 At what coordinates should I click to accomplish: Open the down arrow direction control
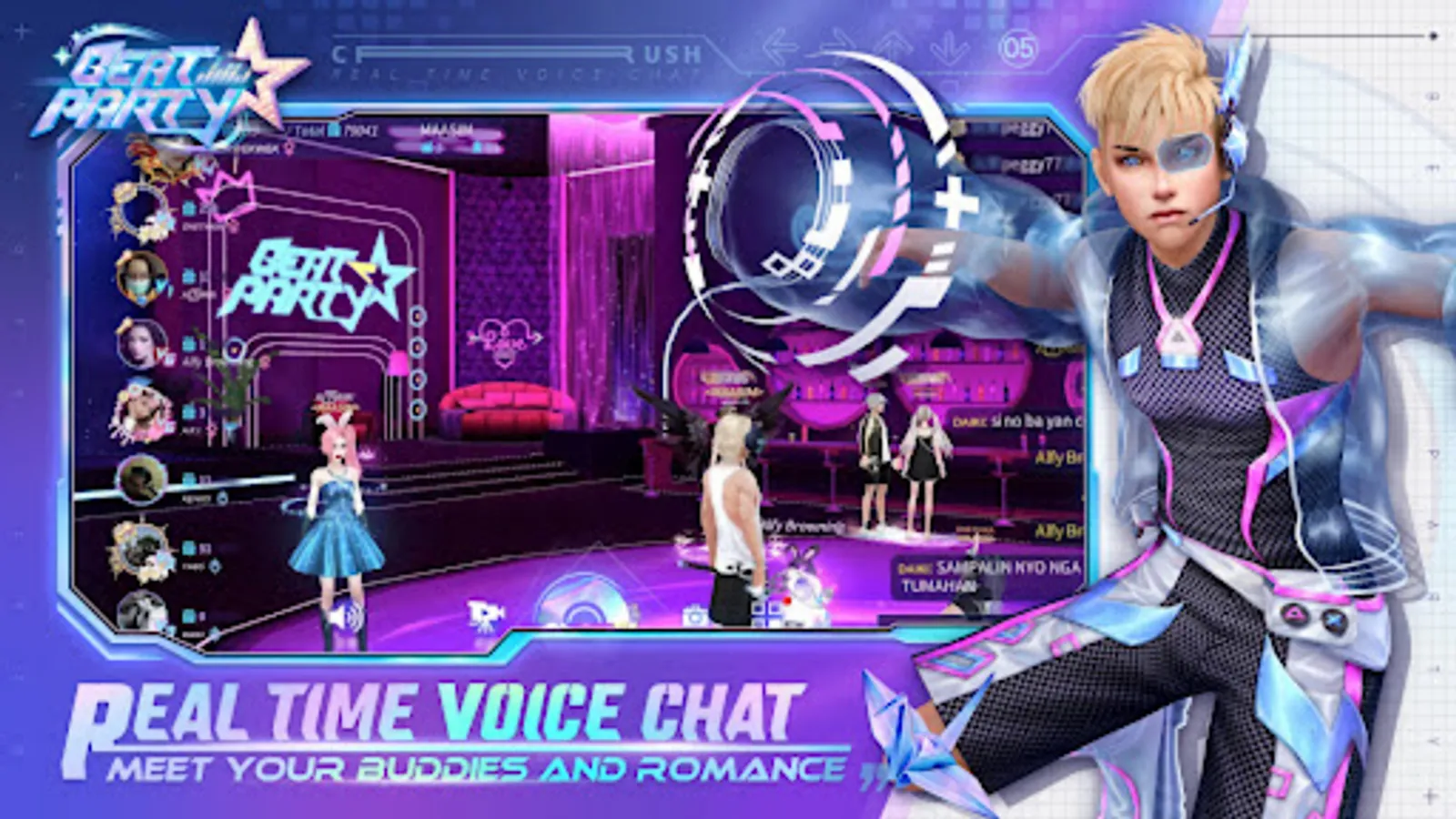(947, 46)
